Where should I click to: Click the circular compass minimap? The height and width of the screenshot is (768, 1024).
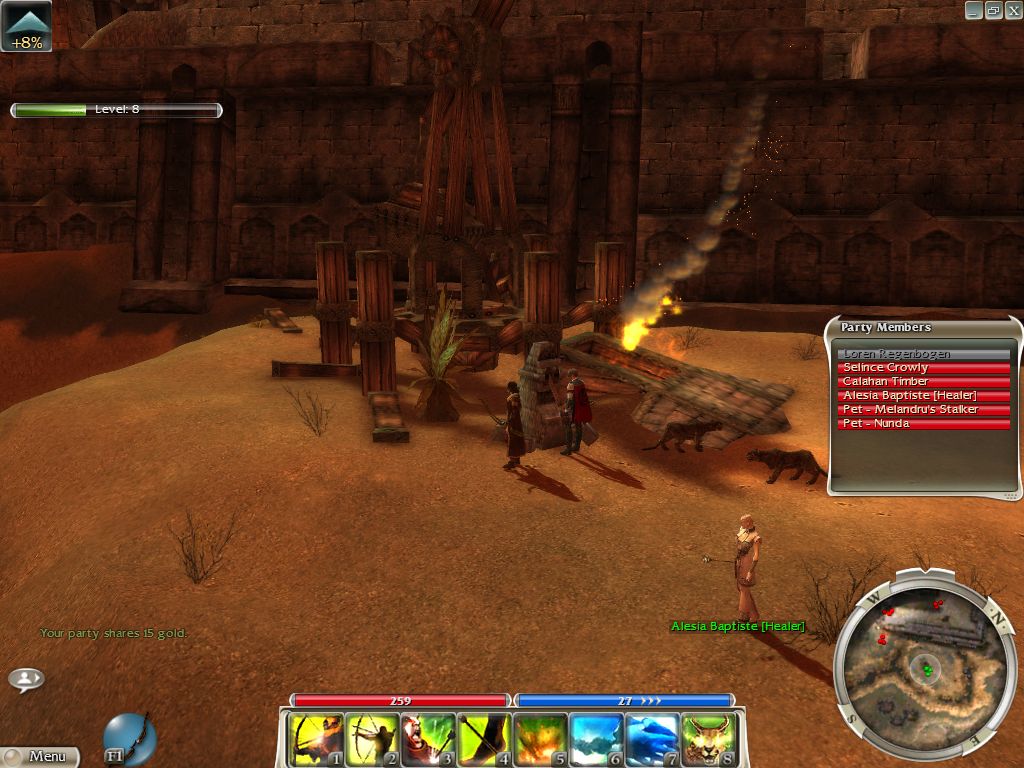[x=921, y=660]
